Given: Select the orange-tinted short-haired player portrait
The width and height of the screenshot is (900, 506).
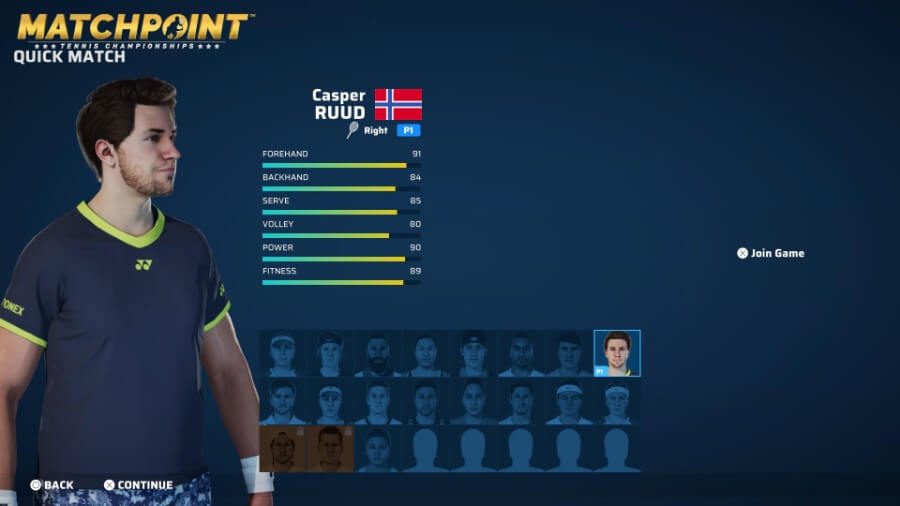Looking at the screenshot, I should point(331,449).
